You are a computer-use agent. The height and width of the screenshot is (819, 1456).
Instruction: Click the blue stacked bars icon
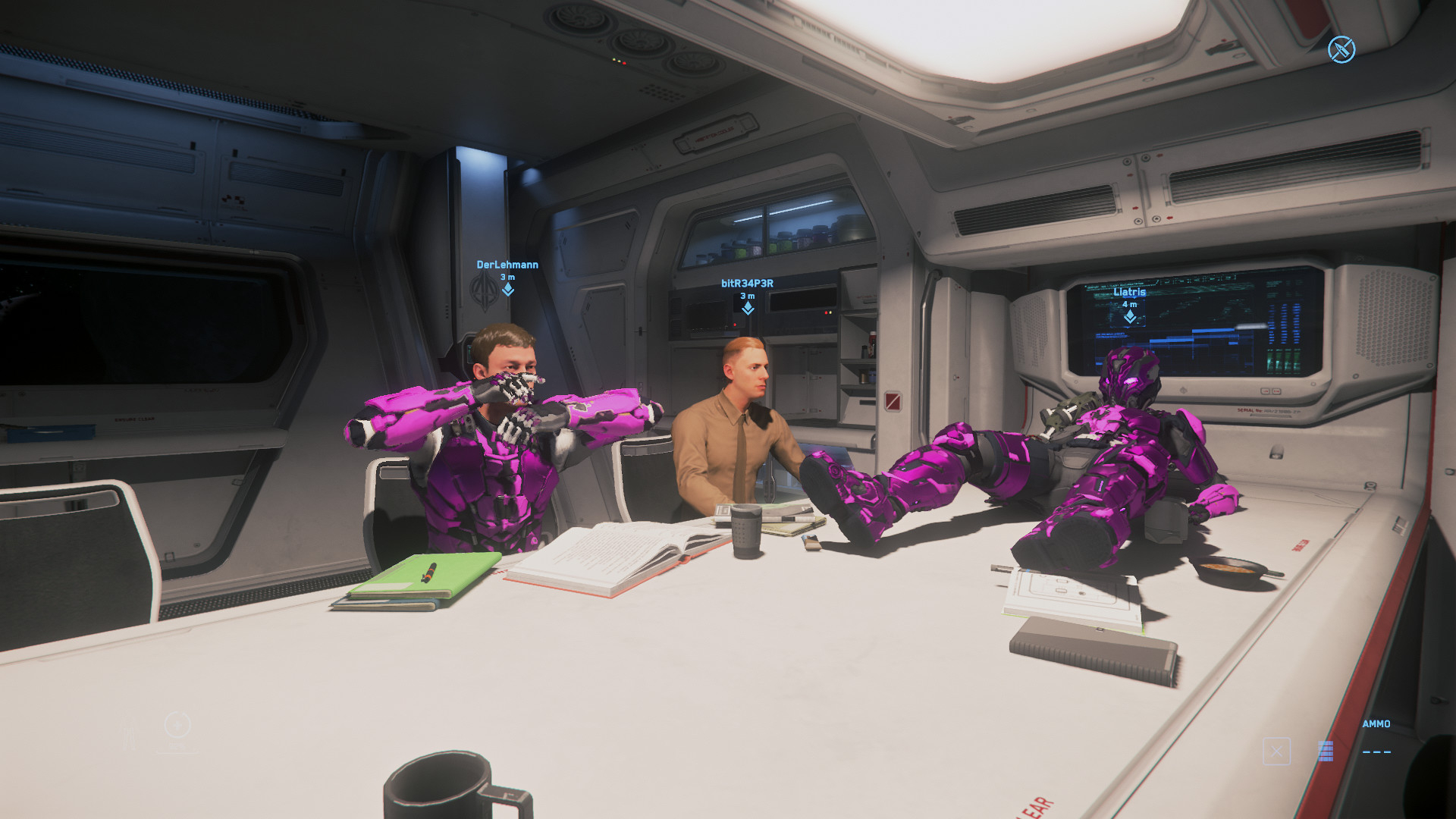point(1326,752)
